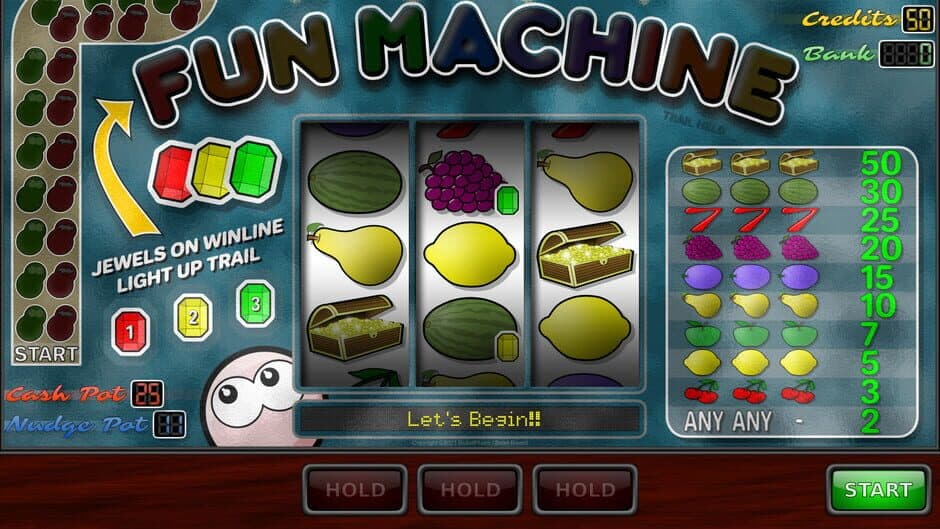This screenshot has height=529, width=940.
Task: Activate HOLD for the left reel
Action: pos(355,490)
